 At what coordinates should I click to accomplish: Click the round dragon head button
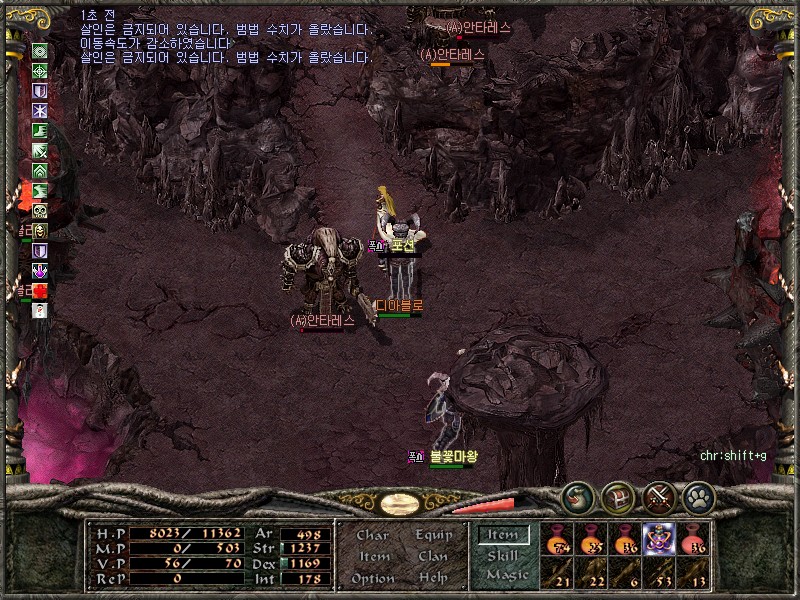pyautogui.click(x=578, y=496)
